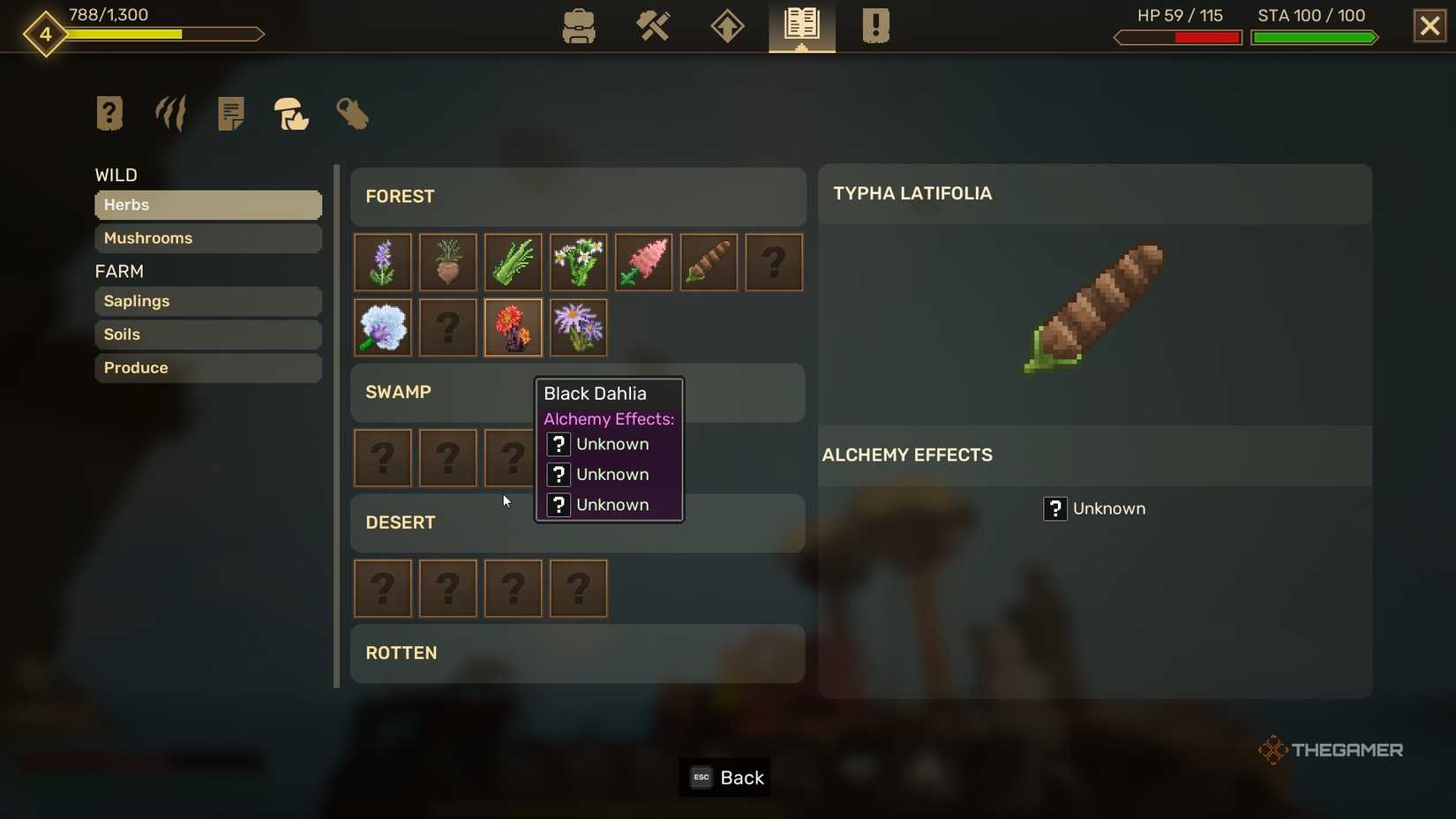Click the Unknown alchemy effect entry
This screenshot has width=1456, height=819.
1094,508
